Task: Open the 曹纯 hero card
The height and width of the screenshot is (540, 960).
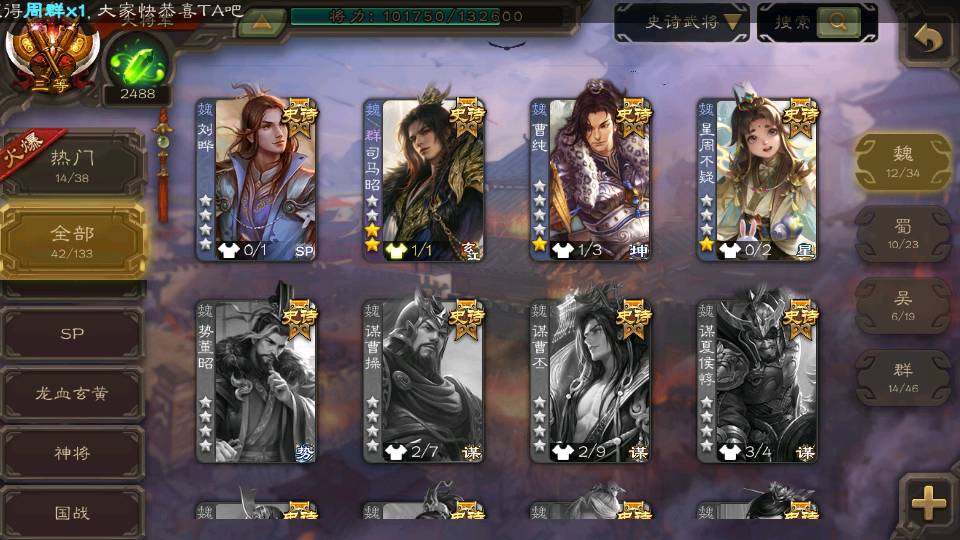Action: click(591, 180)
